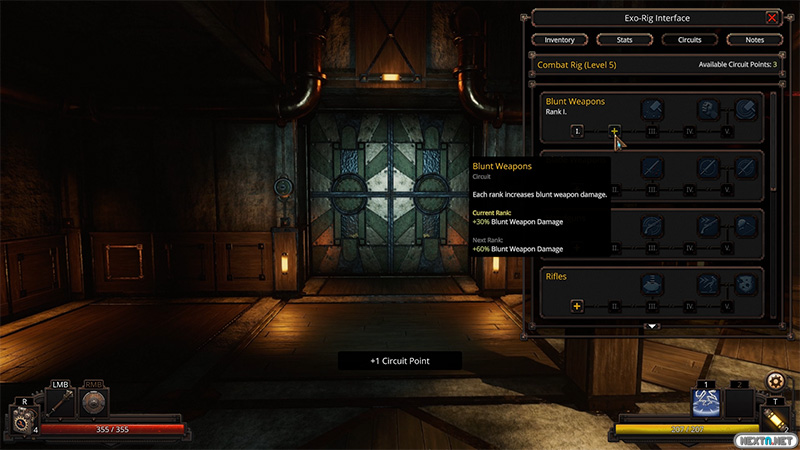Click the gear icon above the energy bar
This screenshot has height=450, width=800.
coord(777,381)
